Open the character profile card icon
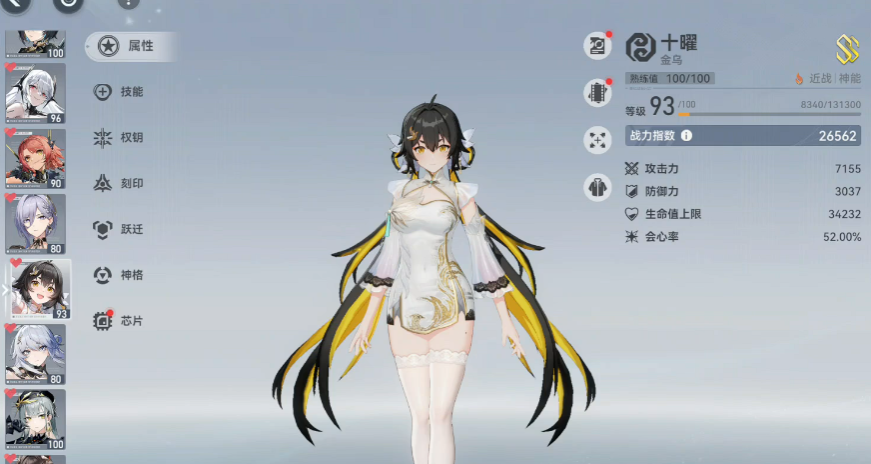 tap(598, 46)
